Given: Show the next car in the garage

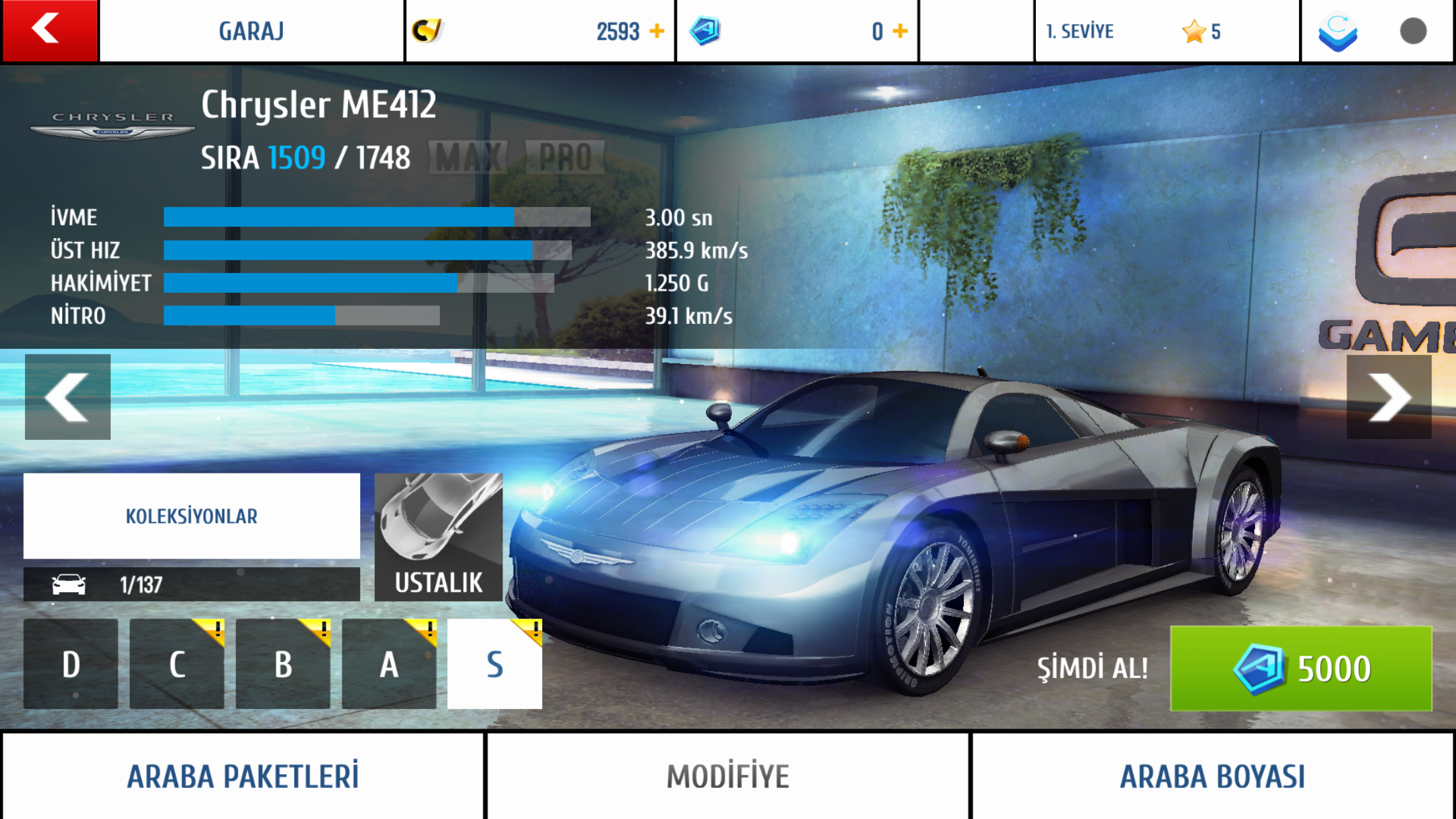Looking at the screenshot, I should [1389, 397].
